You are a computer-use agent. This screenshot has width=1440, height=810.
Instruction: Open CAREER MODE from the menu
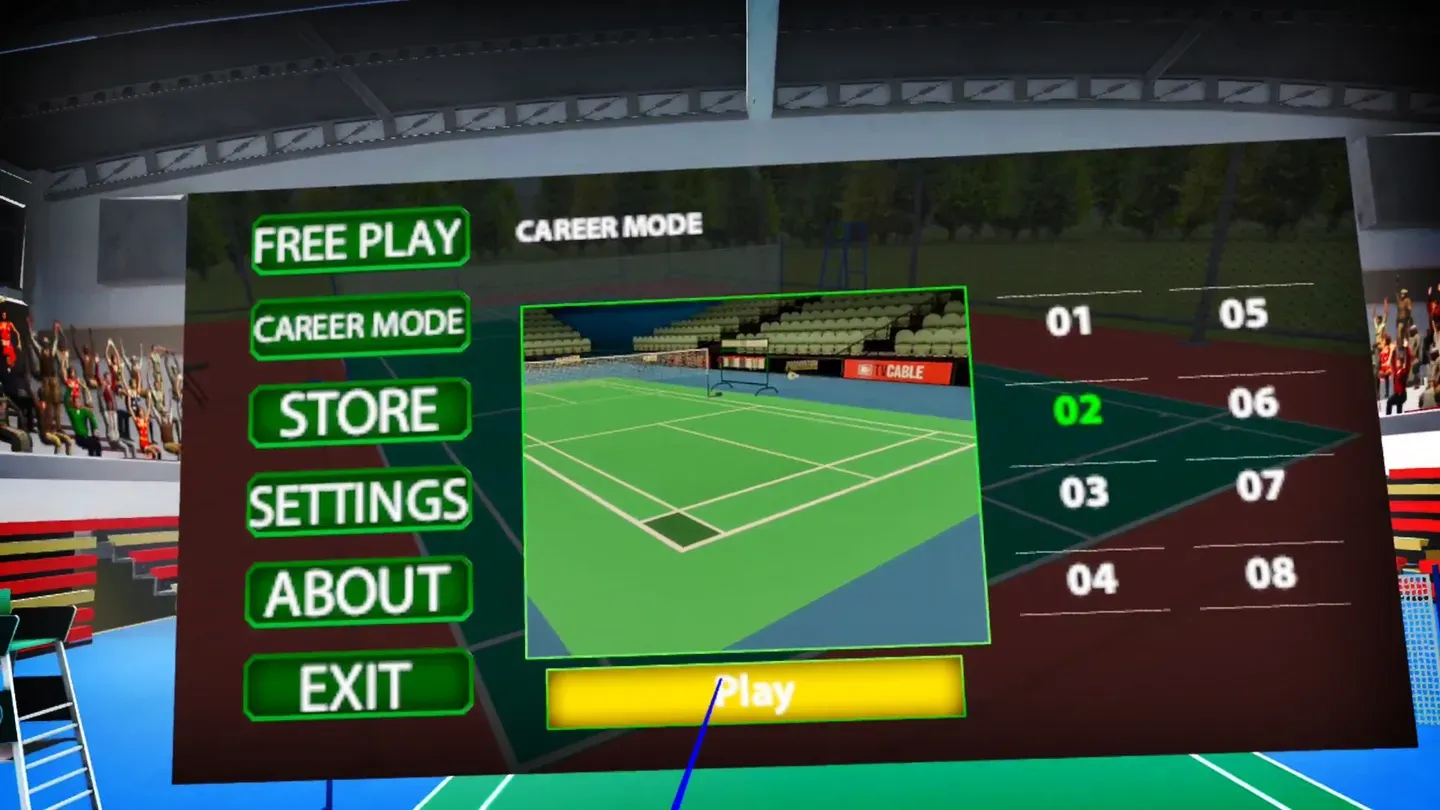pos(359,323)
